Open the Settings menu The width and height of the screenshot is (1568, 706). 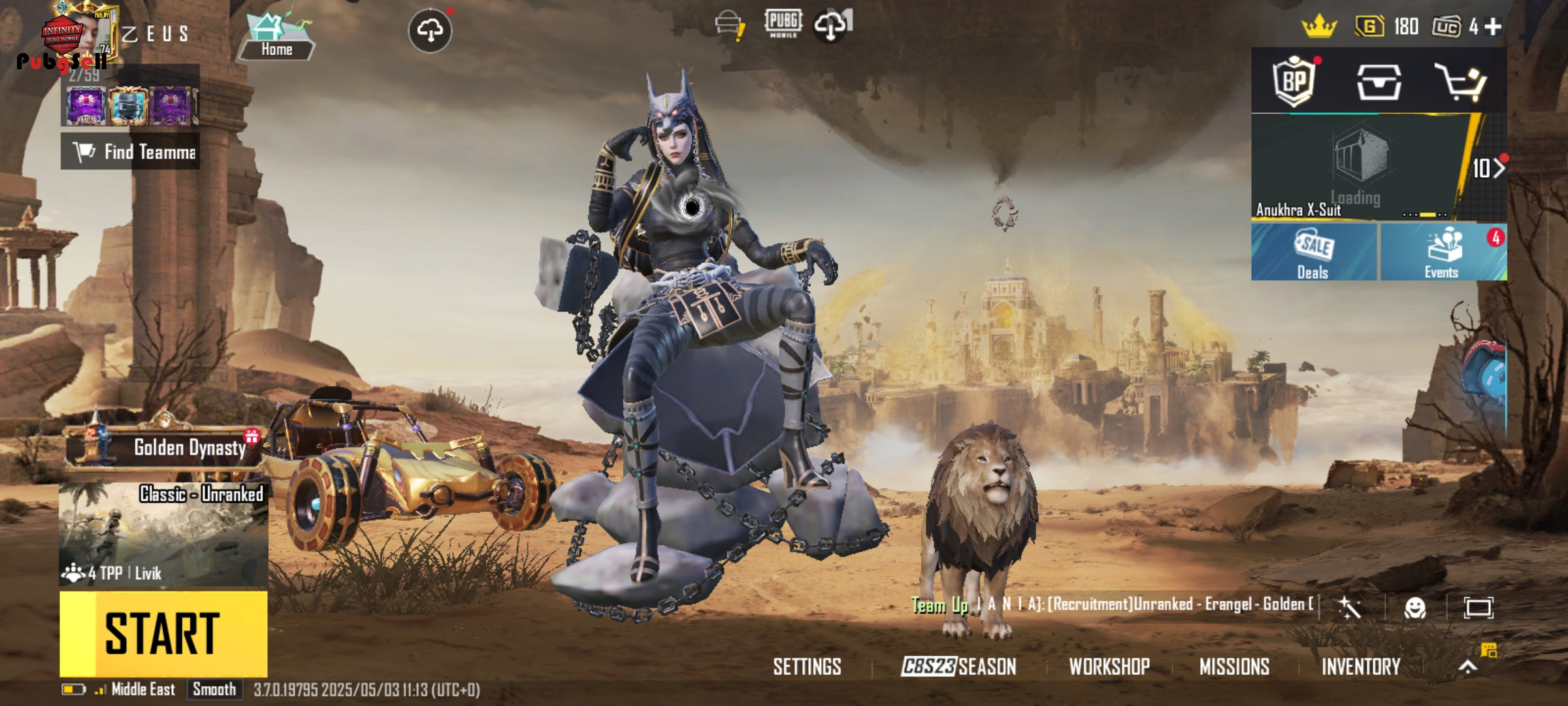(x=807, y=667)
